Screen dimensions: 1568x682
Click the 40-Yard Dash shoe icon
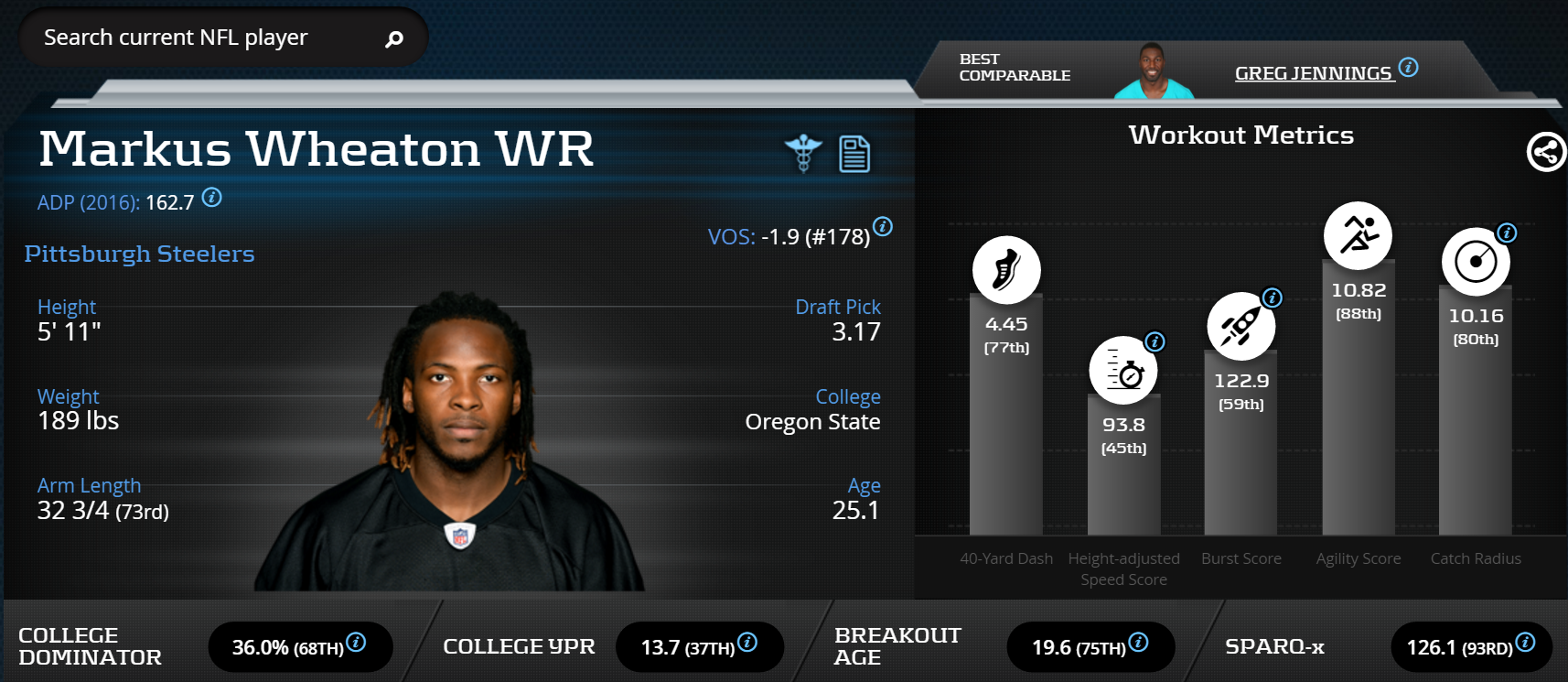click(x=1006, y=270)
